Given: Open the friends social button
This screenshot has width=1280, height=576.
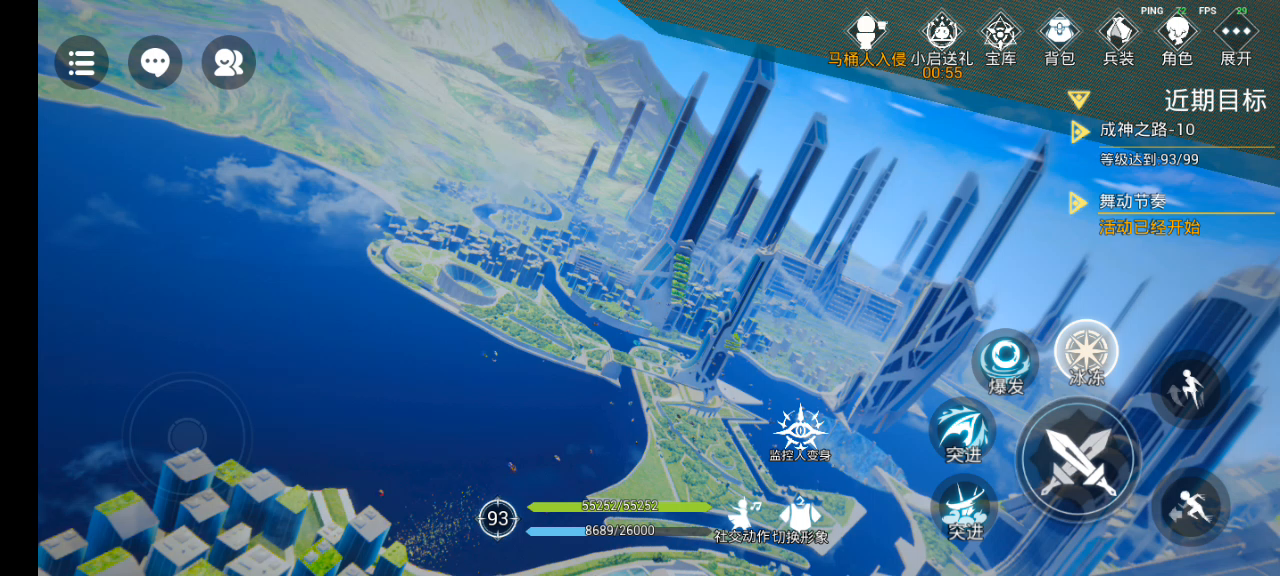Looking at the screenshot, I should (x=228, y=63).
